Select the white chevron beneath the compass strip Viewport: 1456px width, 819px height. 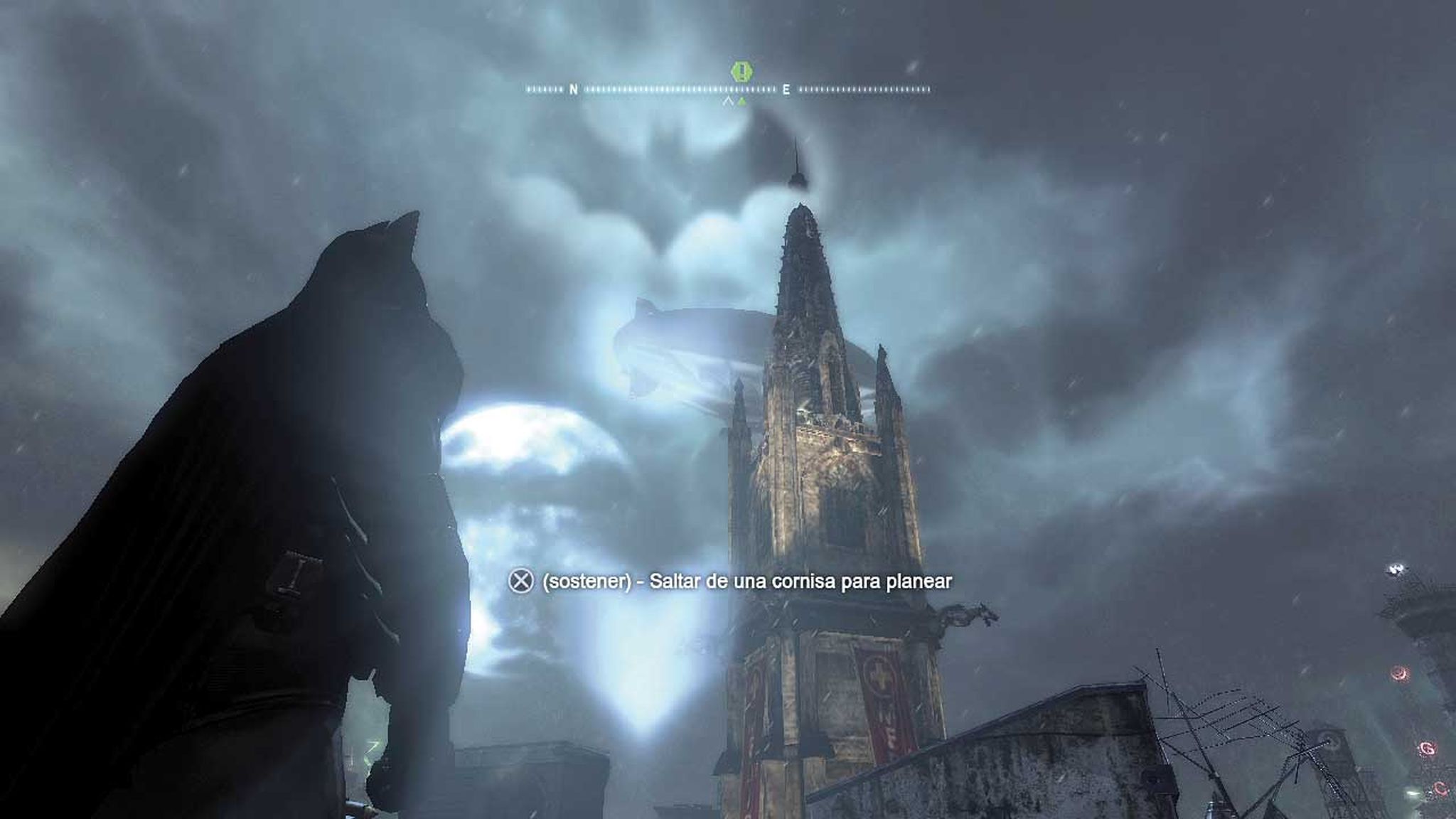[729, 102]
